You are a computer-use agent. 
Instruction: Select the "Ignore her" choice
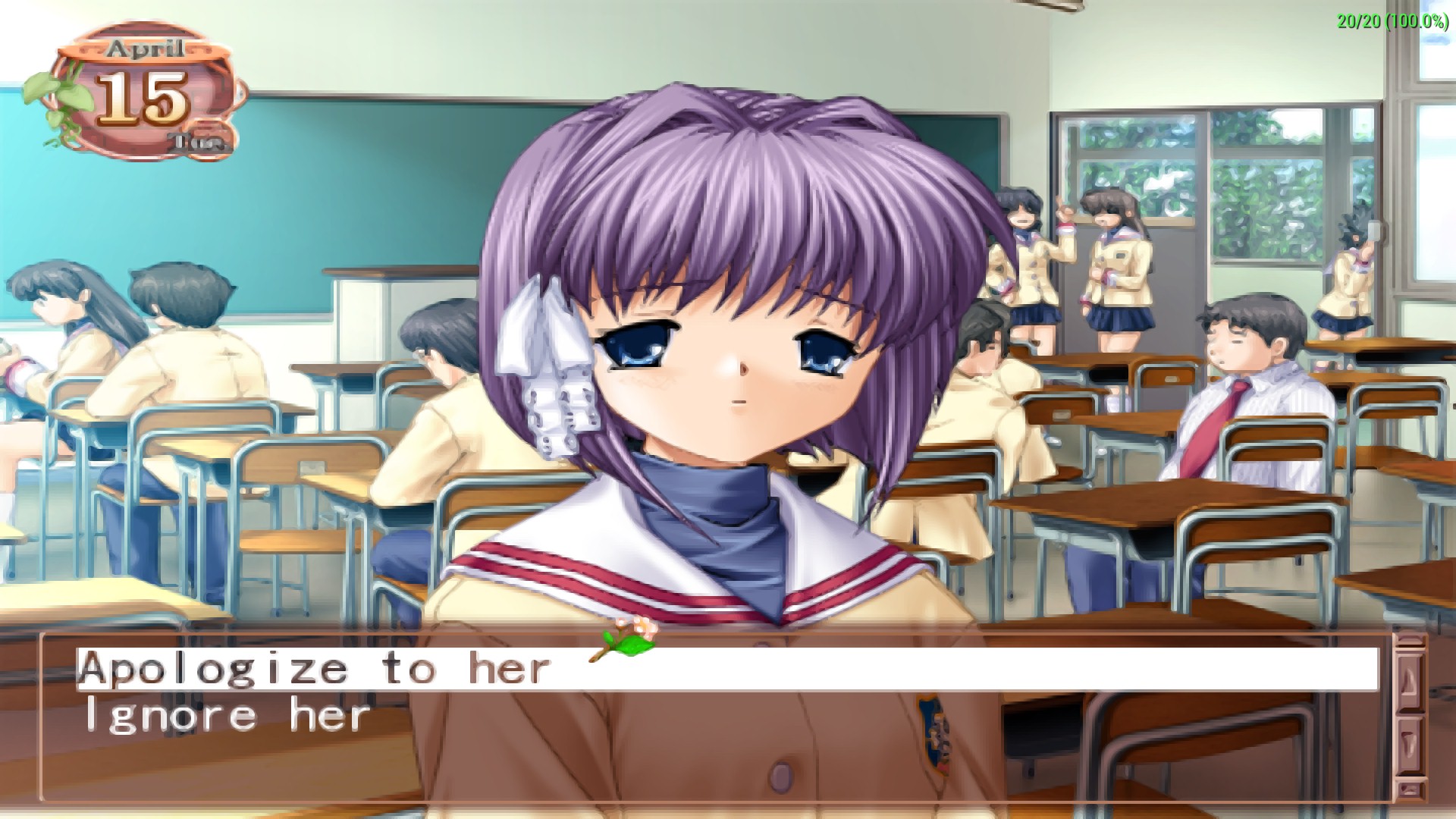227,717
